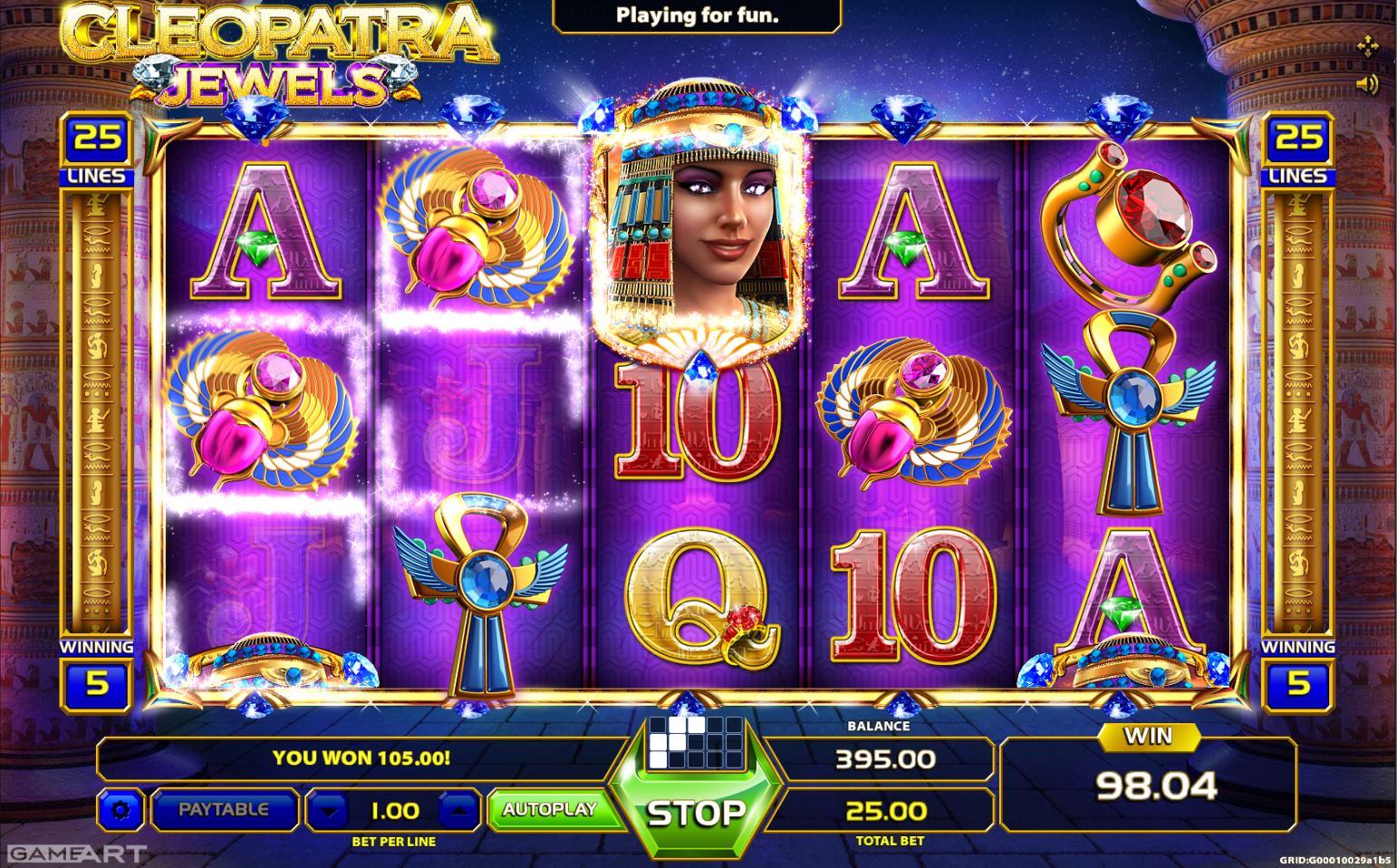
Task: Open the Paytable
Action: 225,809
